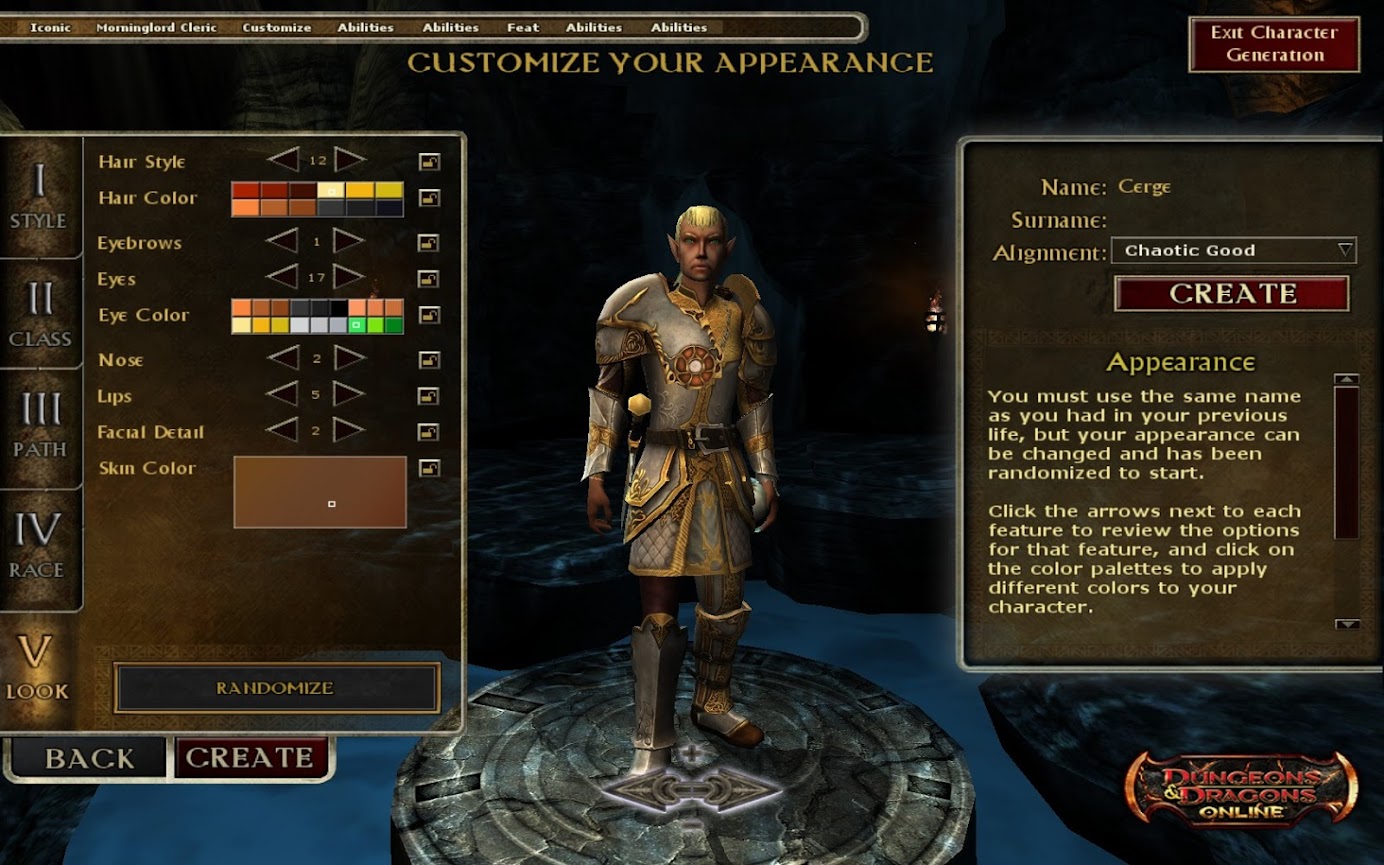Open the Alignment dropdown

pyautogui.click(x=1233, y=251)
